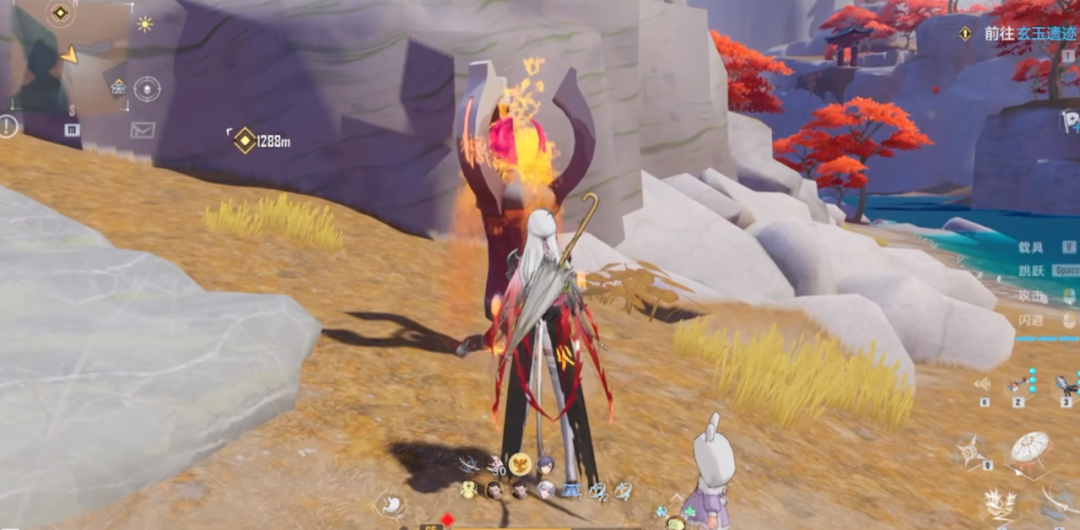This screenshot has height=530, width=1080.
Task: Click the circular layers icon beside minimap
Action: click(x=147, y=89)
